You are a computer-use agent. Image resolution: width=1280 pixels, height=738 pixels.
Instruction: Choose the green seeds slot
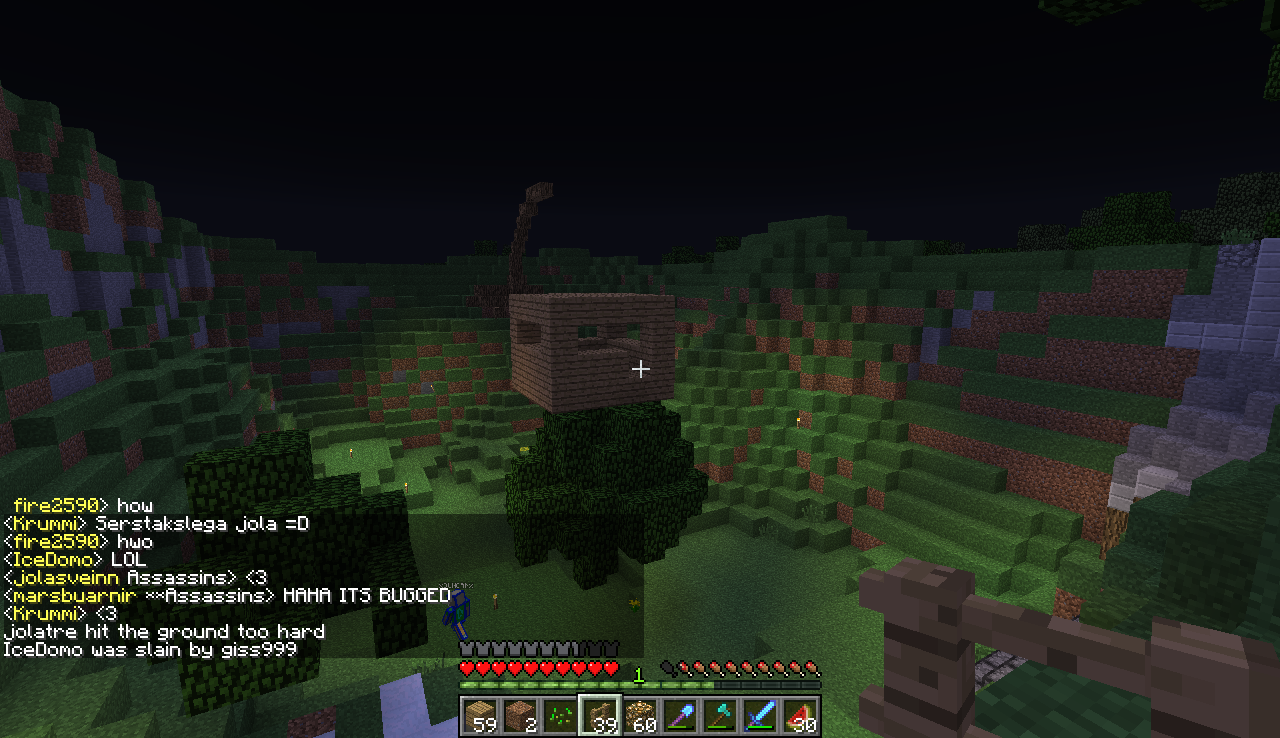point(560,716)
